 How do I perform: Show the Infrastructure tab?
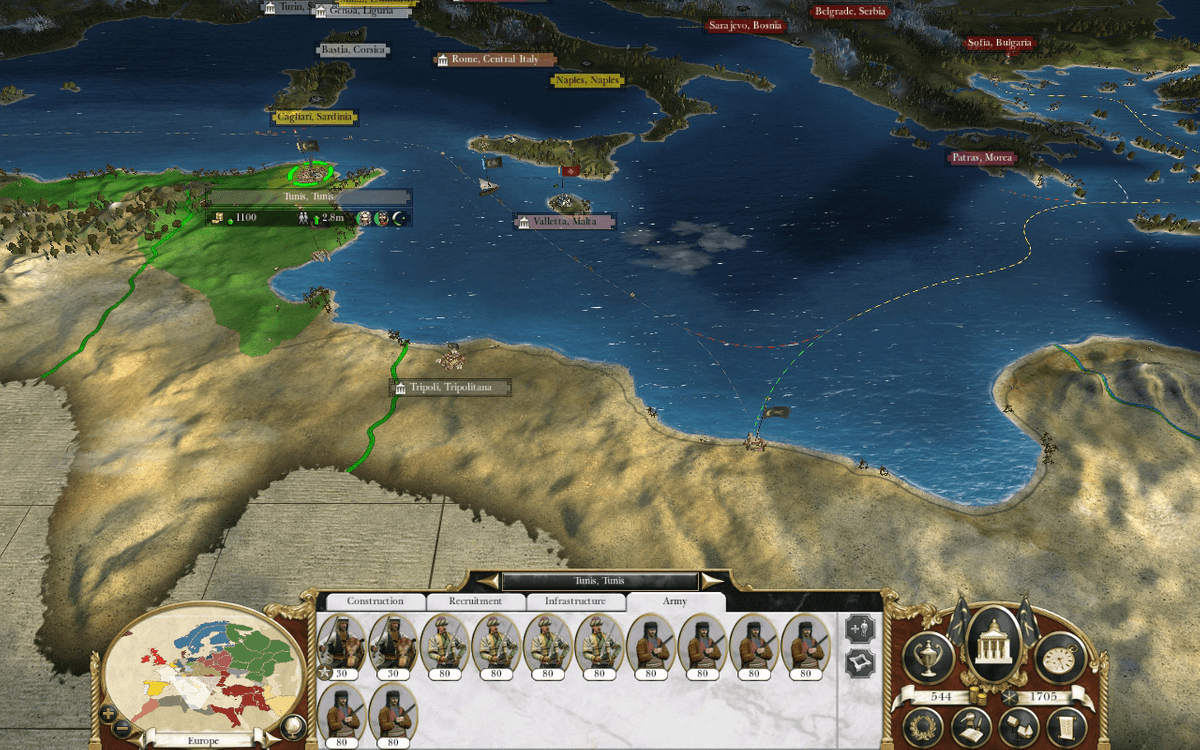(575, 601)
